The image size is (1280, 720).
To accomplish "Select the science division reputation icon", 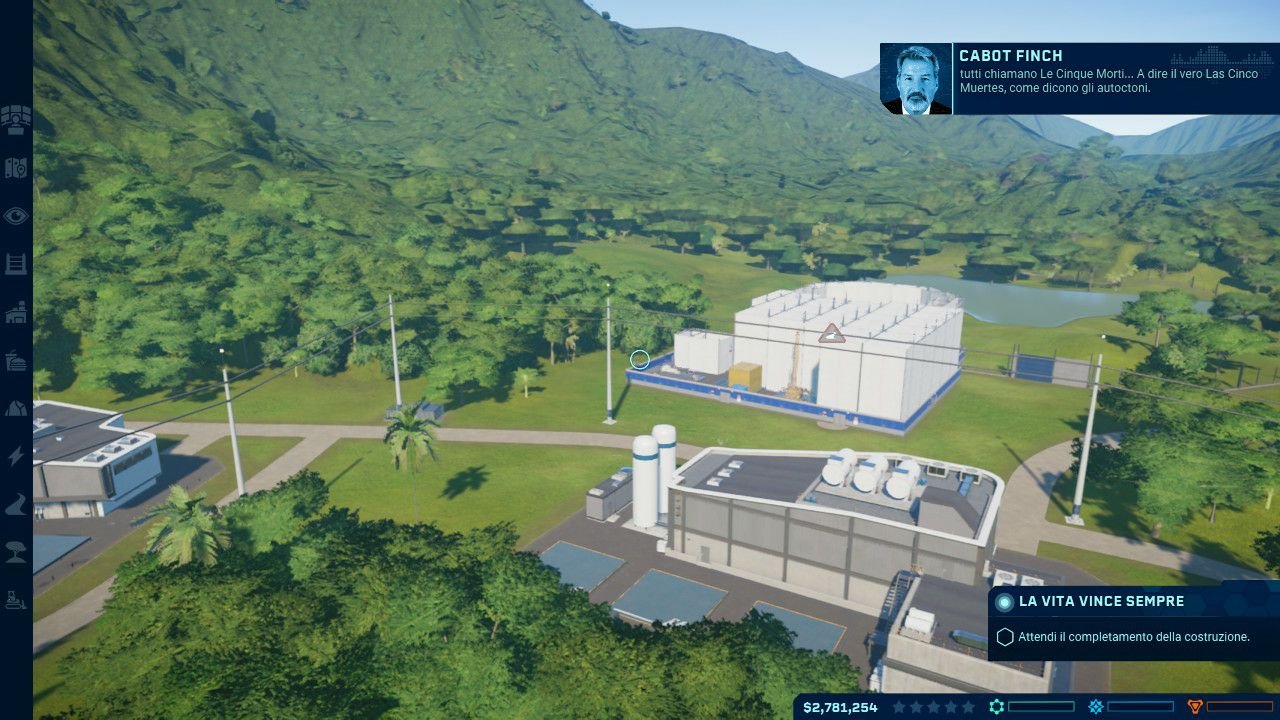I will coord(997,707).
